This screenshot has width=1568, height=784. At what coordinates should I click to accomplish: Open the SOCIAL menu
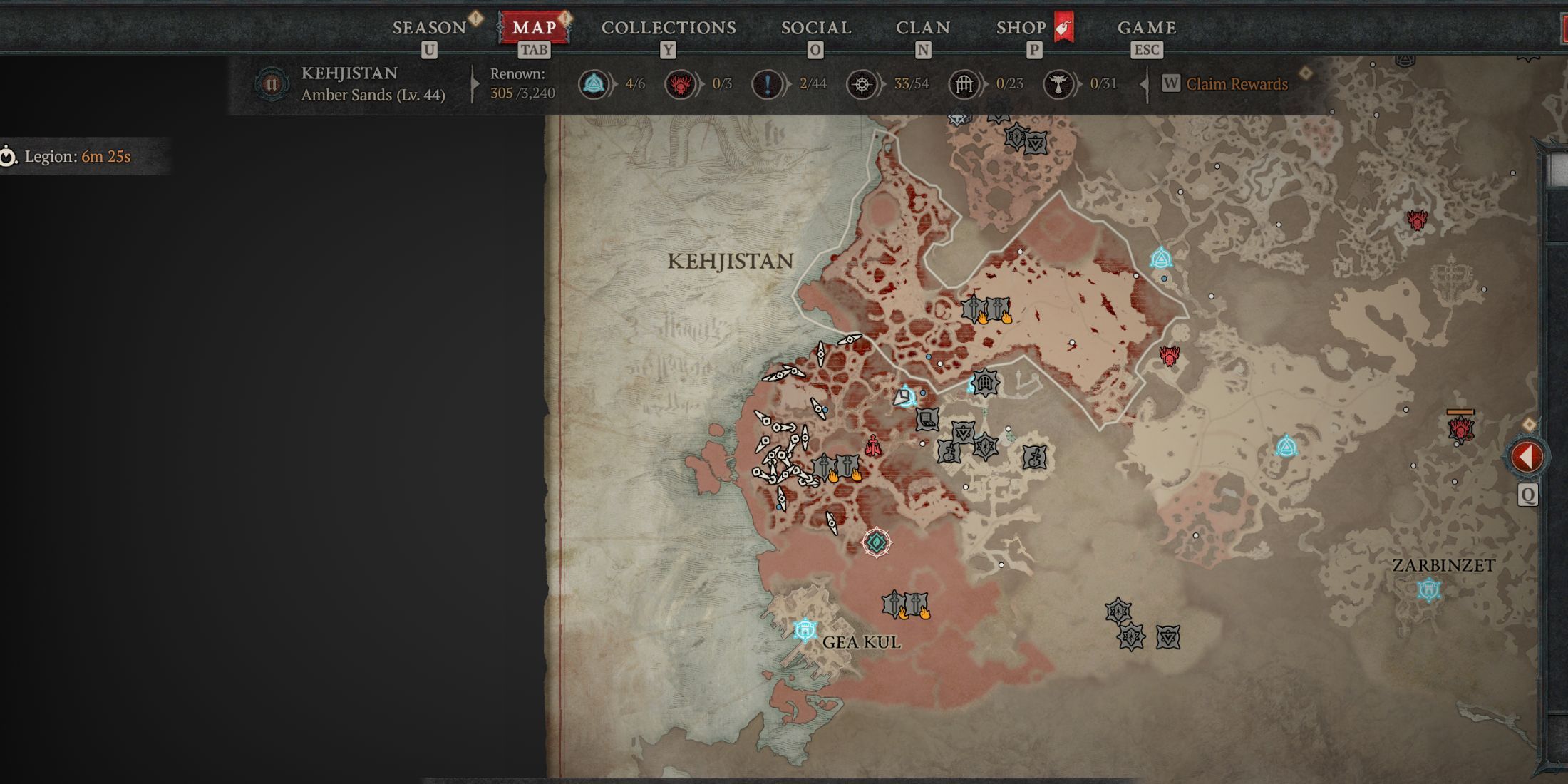tap(816, 29)
